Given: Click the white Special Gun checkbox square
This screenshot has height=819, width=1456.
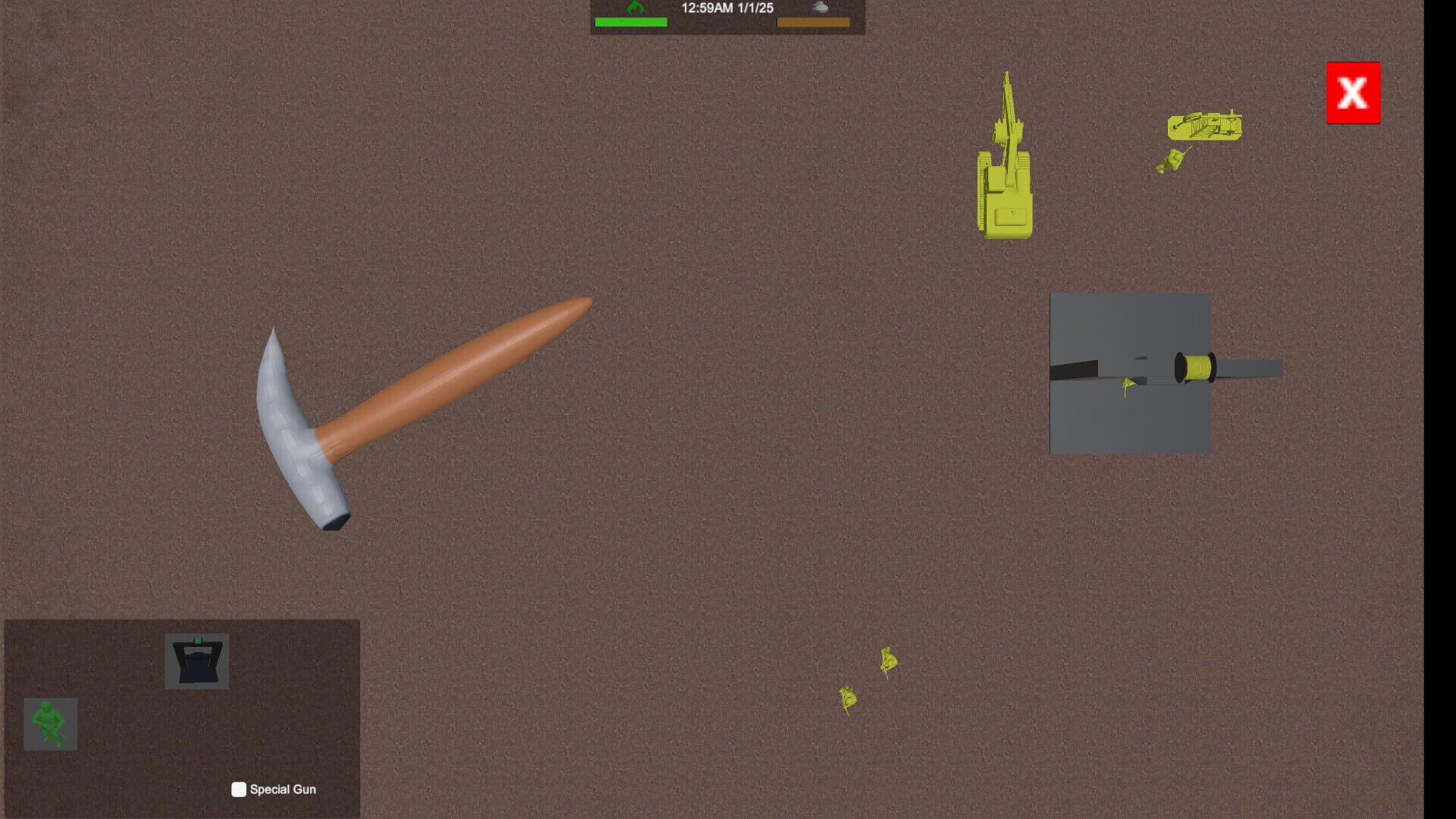Looking at the screenshot, I should coord(238,789).
